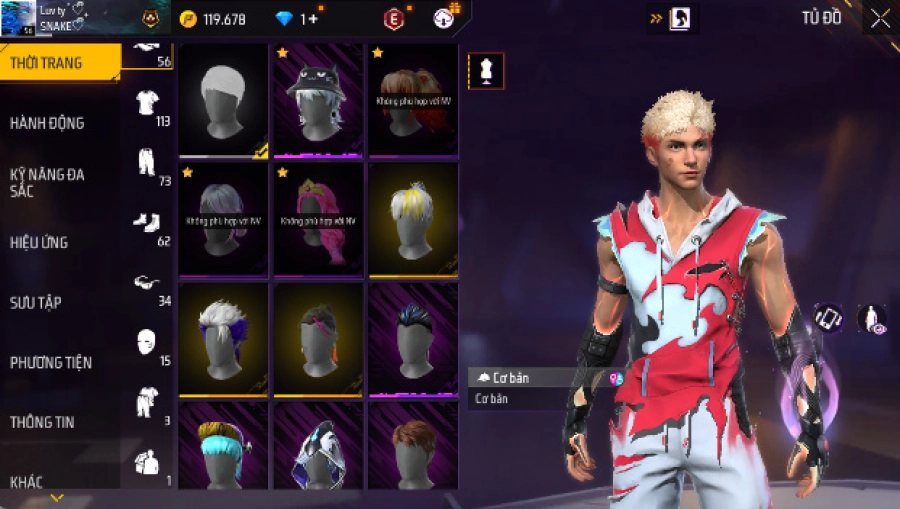Choose the white and yellow spiky hair
This screenshot has height=509, width=900.
click(412, 219)
